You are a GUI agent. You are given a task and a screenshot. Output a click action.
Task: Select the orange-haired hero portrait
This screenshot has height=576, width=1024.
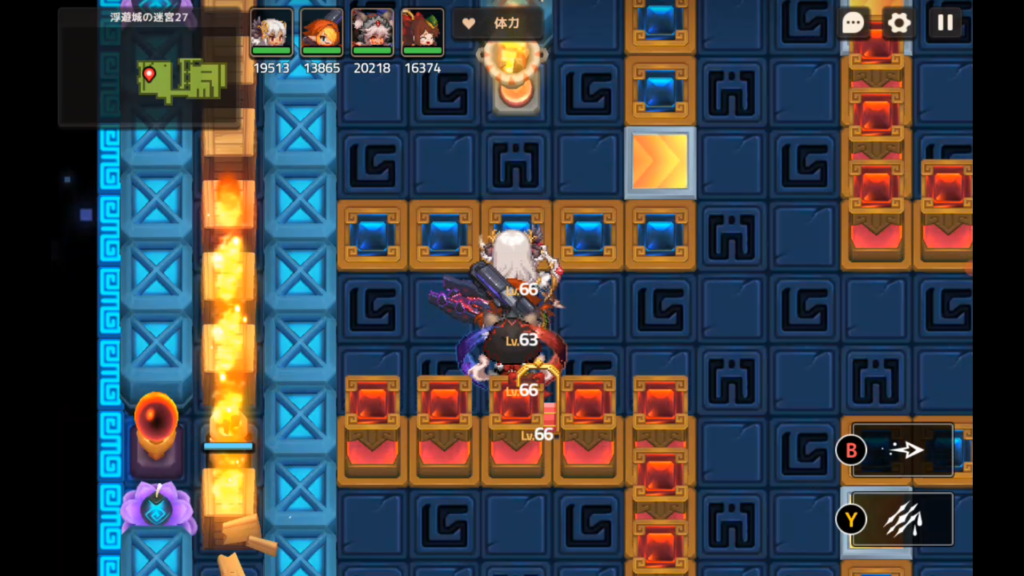[321, 33]
